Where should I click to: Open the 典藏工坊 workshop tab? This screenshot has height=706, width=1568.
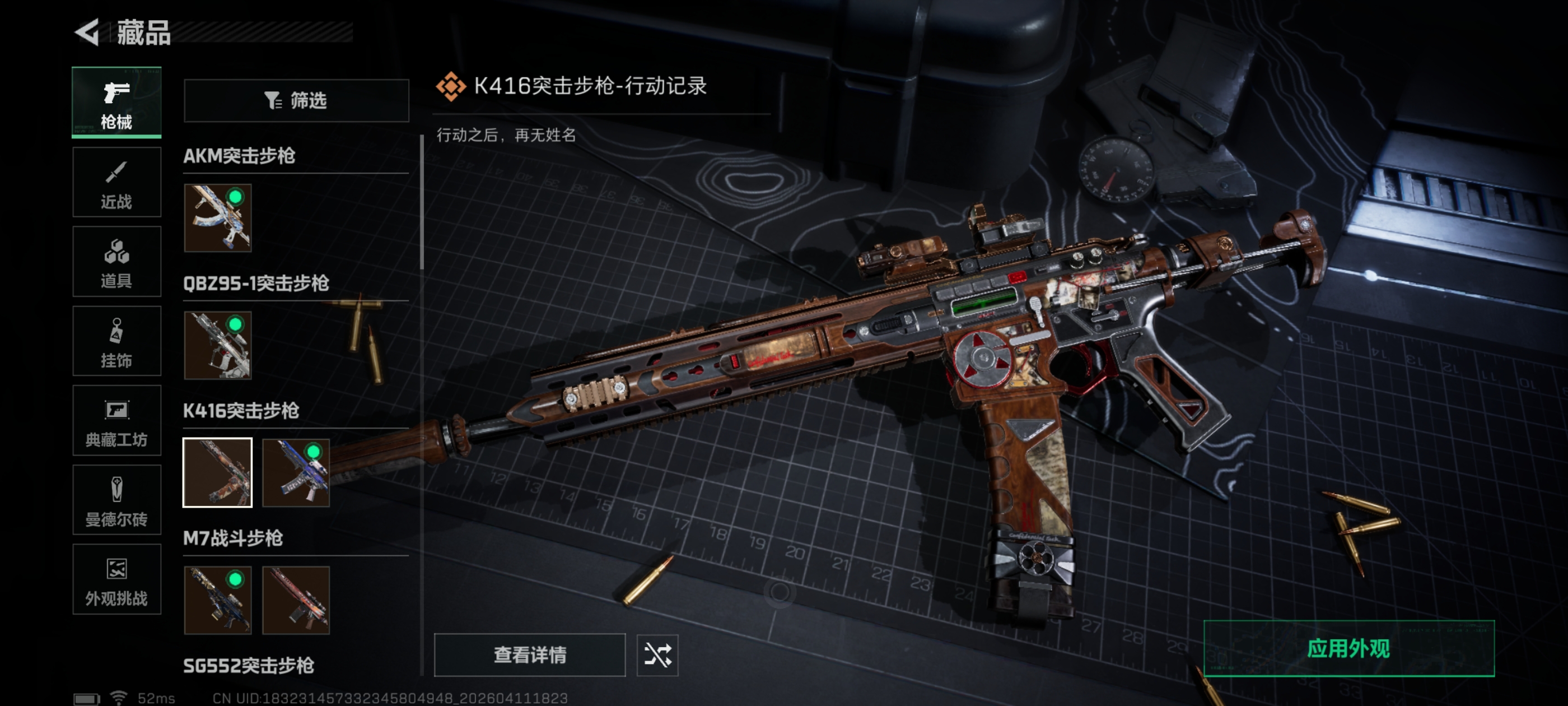pyautogui.click(x=116, y=420)
